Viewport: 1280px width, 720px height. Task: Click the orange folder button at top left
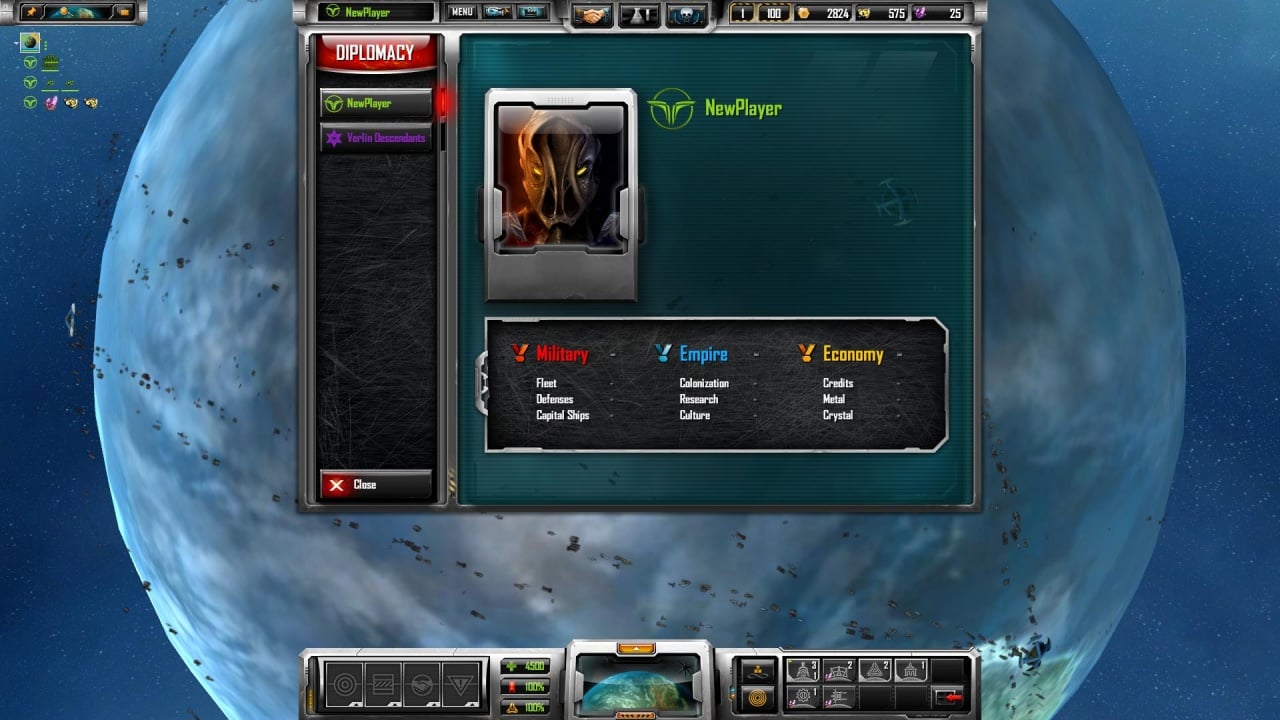click(x=125, y=12)
